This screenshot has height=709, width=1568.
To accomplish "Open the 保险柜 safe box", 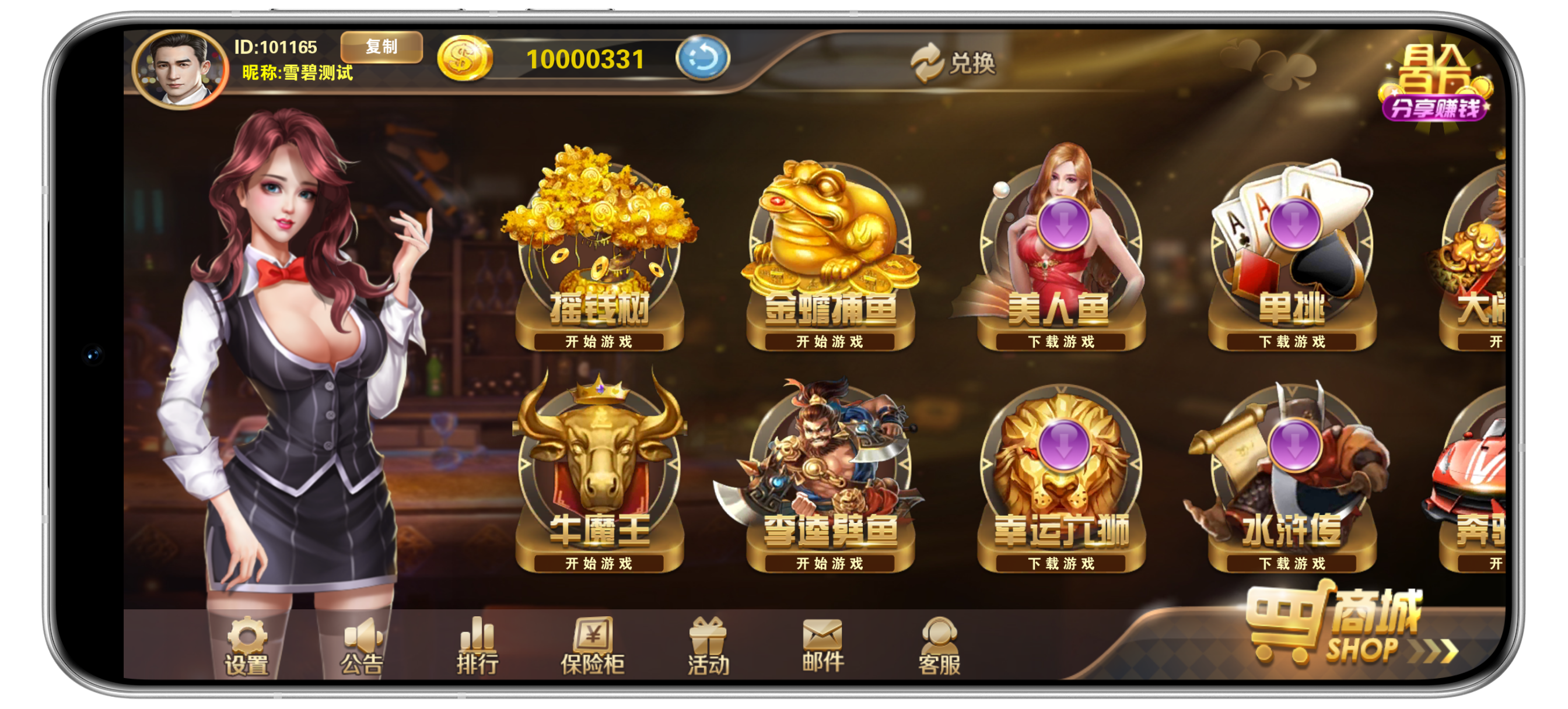I will click(x=592, y=647).
